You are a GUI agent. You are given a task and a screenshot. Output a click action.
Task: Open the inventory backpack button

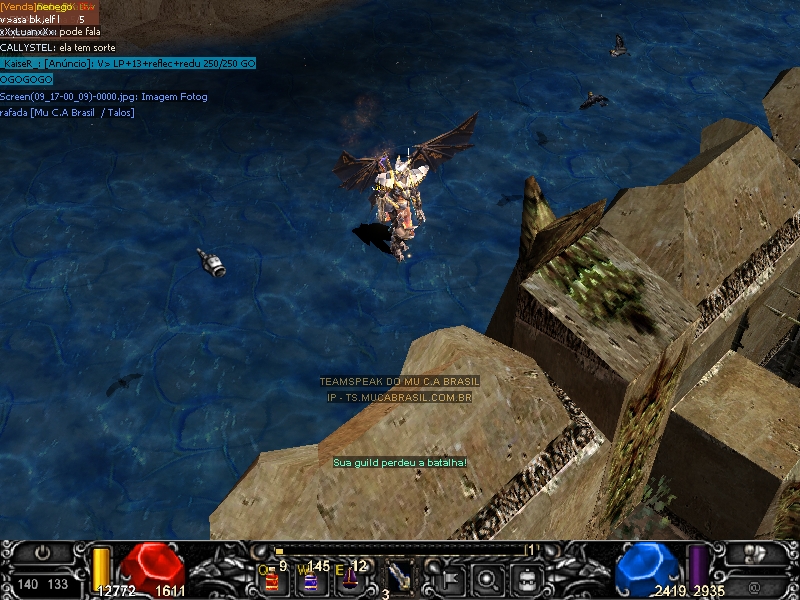click(526, 577)
